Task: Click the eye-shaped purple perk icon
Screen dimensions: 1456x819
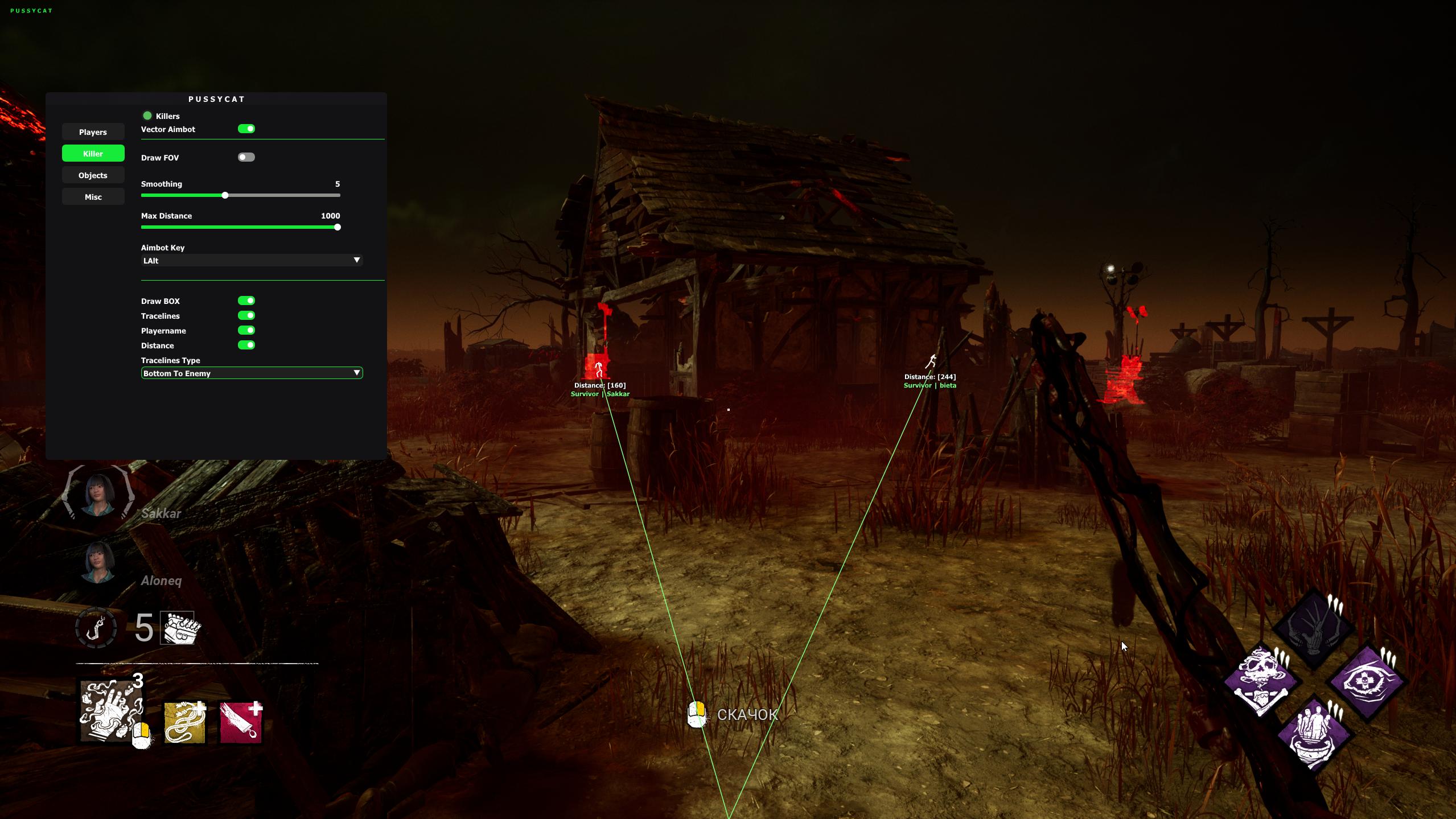Action: [1366, 681]
